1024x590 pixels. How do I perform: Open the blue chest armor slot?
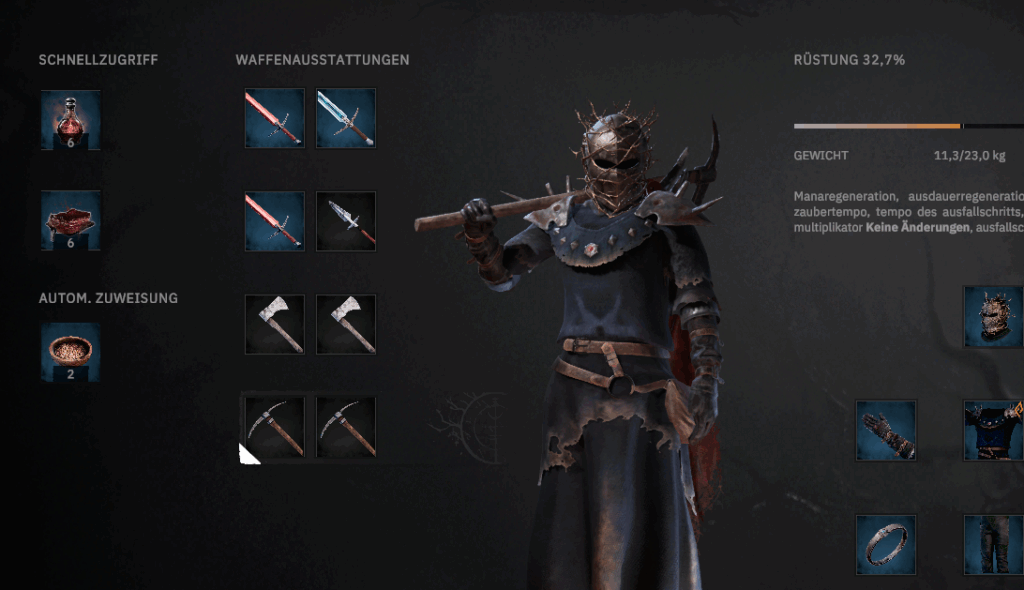pyautogui.click(x=993, y=430)
